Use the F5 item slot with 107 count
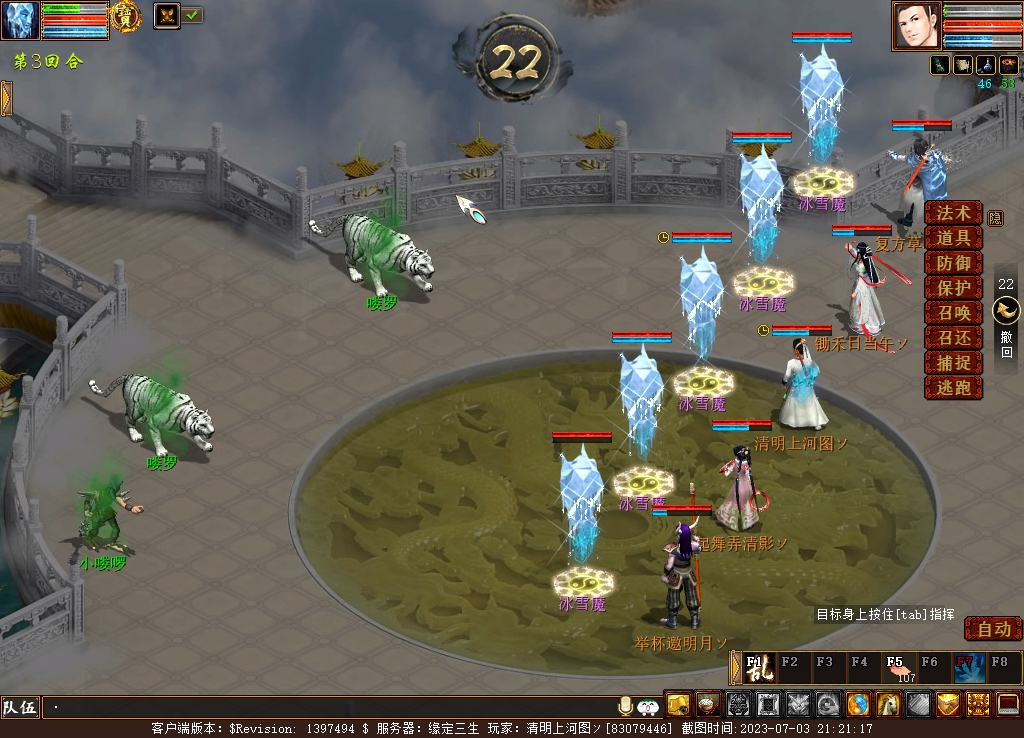The image size is (1024, 738). [898, 667]
